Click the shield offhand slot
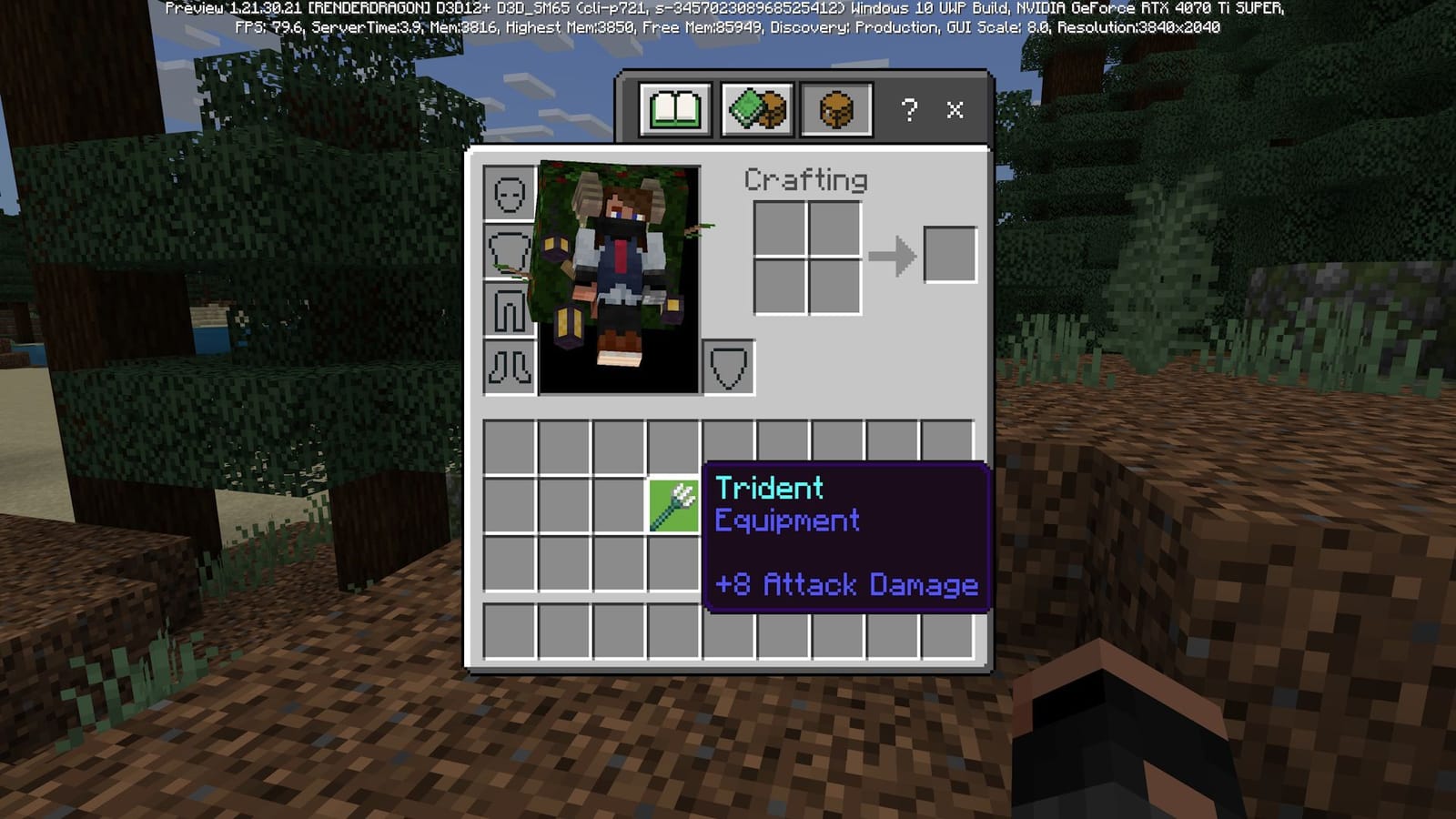The width and height of the screenshot is (1456, 819). [729, 369]
